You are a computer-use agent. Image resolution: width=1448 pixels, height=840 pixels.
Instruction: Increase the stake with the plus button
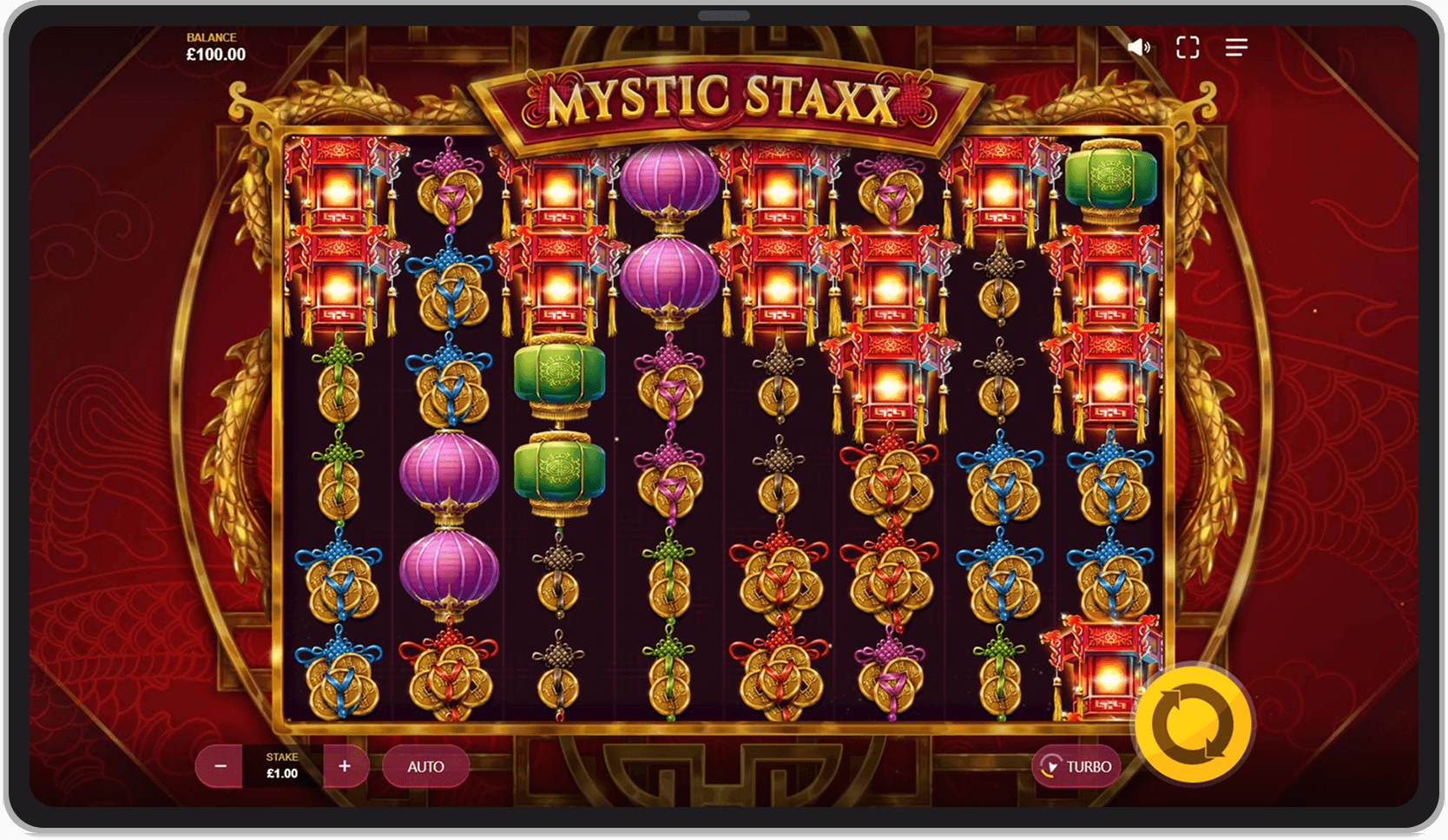(345, 766)
